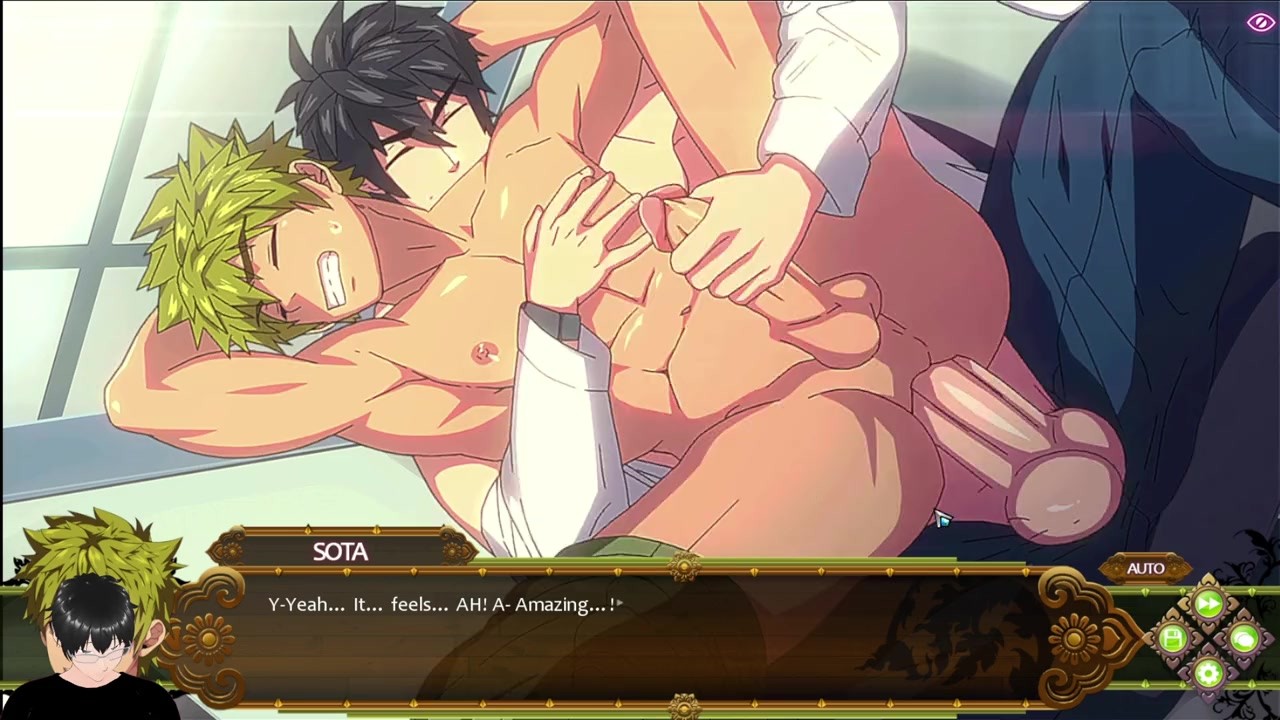Hide the interface using the eye icon
The height and width of the screenshot is (720, 1280).
click(x=1259, y=23)
